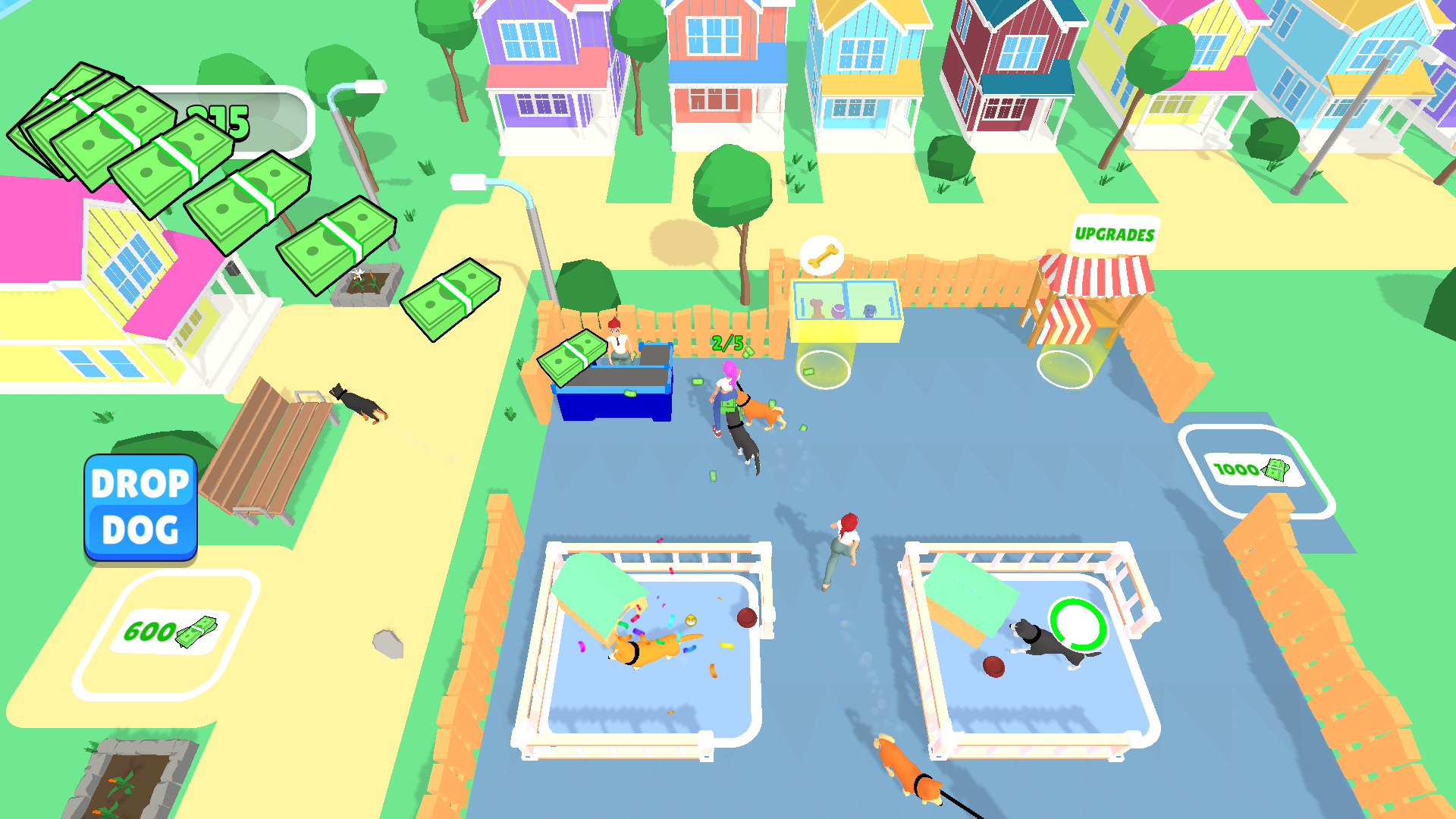The image size is (1456, 819).
Task: Click the UPGRADES sign label
Action: click(x=1116, y=234)
